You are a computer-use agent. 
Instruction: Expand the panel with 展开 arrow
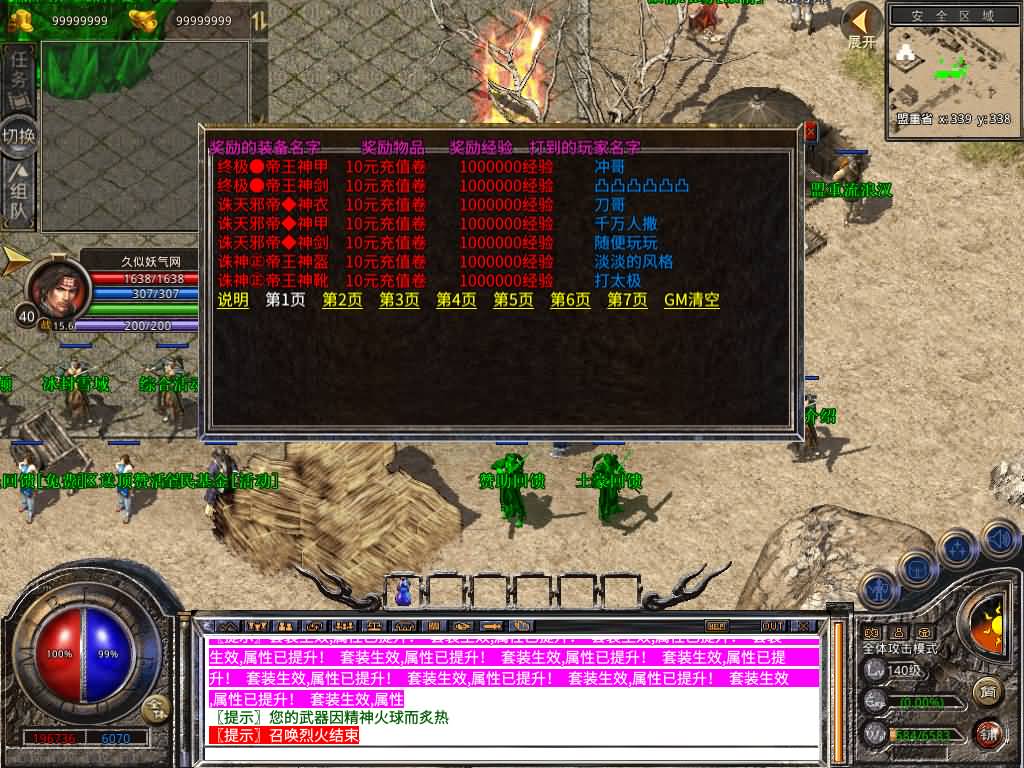pyautogui.click(x=861, y=26)
